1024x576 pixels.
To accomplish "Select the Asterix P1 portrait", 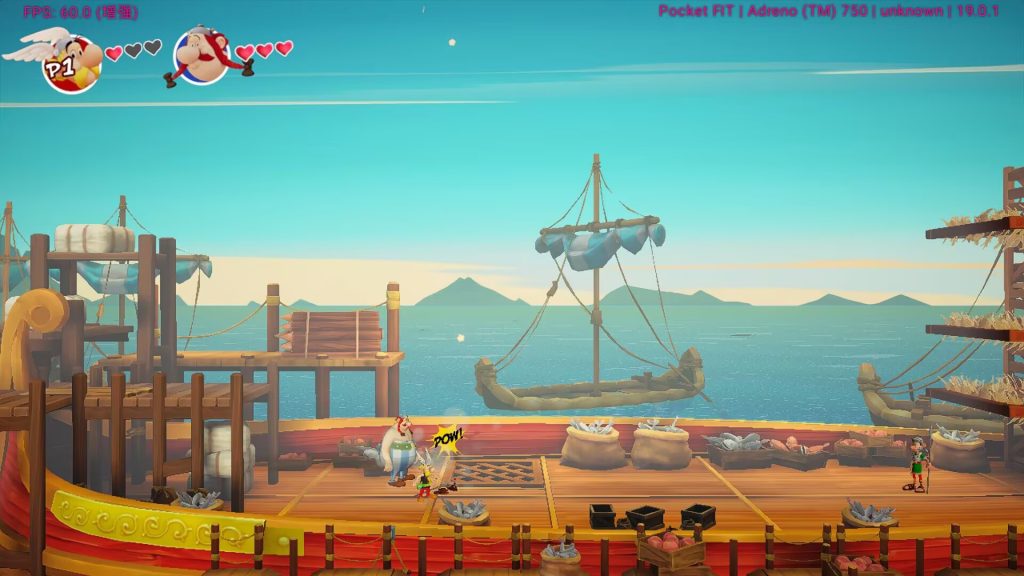I will (71, 62).
